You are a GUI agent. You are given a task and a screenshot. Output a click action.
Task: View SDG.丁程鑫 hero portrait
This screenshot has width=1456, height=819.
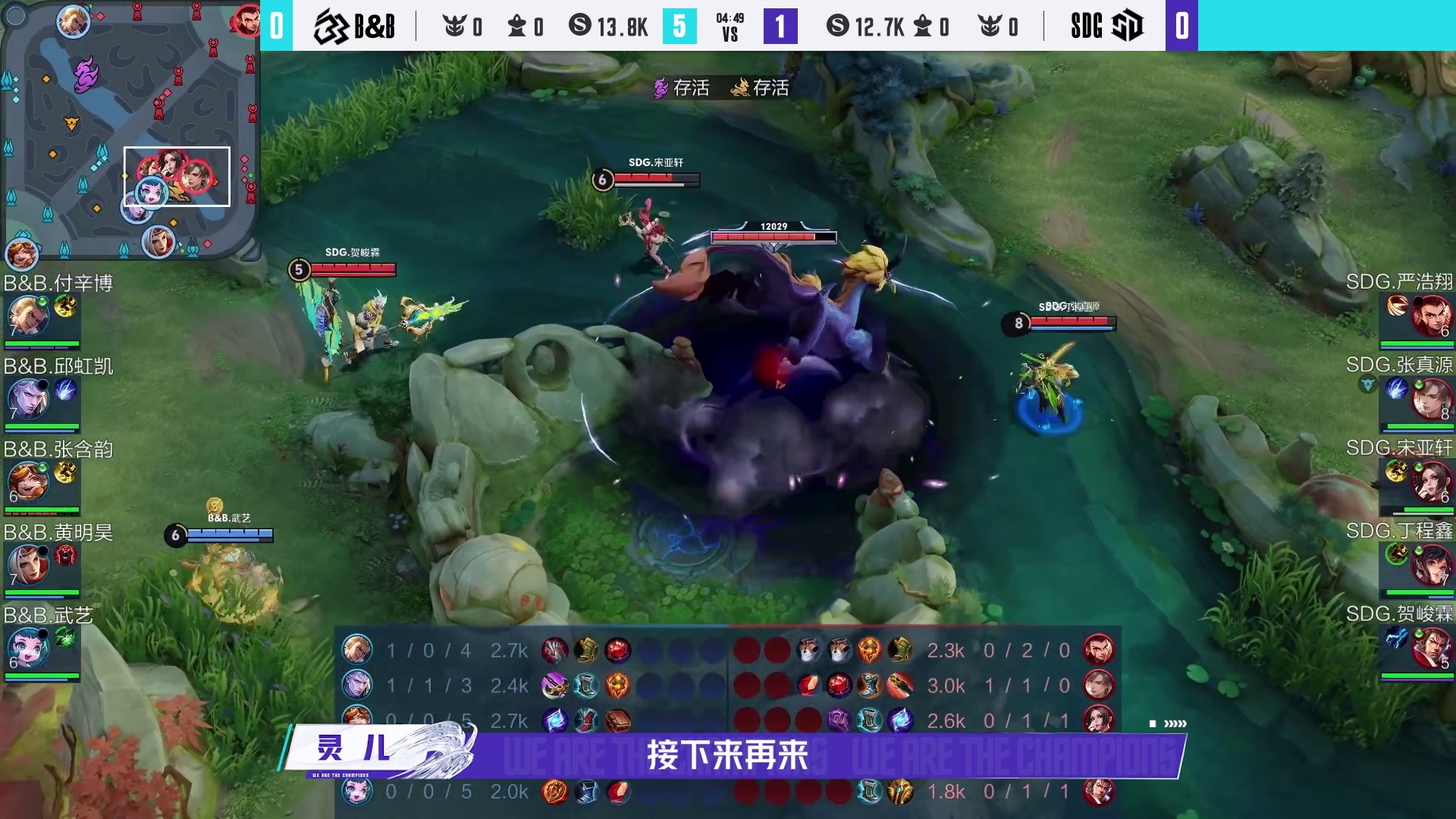point(1430,565)
